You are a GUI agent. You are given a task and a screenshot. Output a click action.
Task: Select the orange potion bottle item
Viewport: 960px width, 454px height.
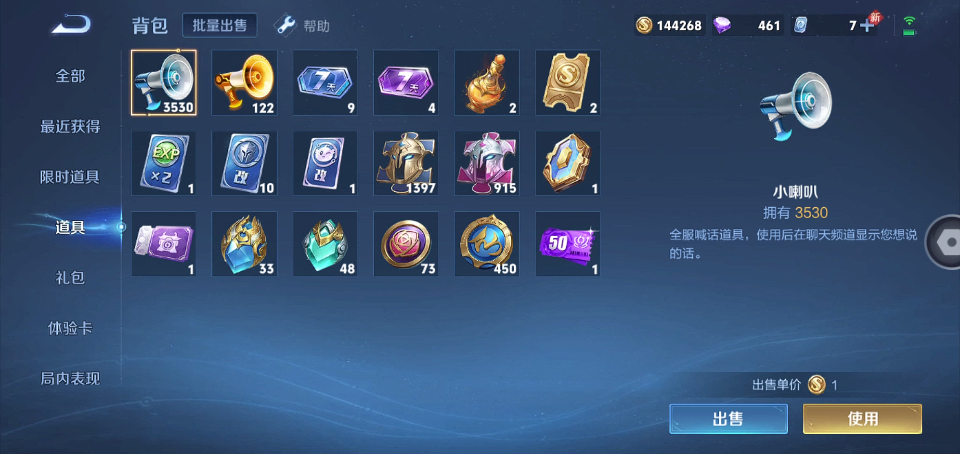[x=487, y=82]
